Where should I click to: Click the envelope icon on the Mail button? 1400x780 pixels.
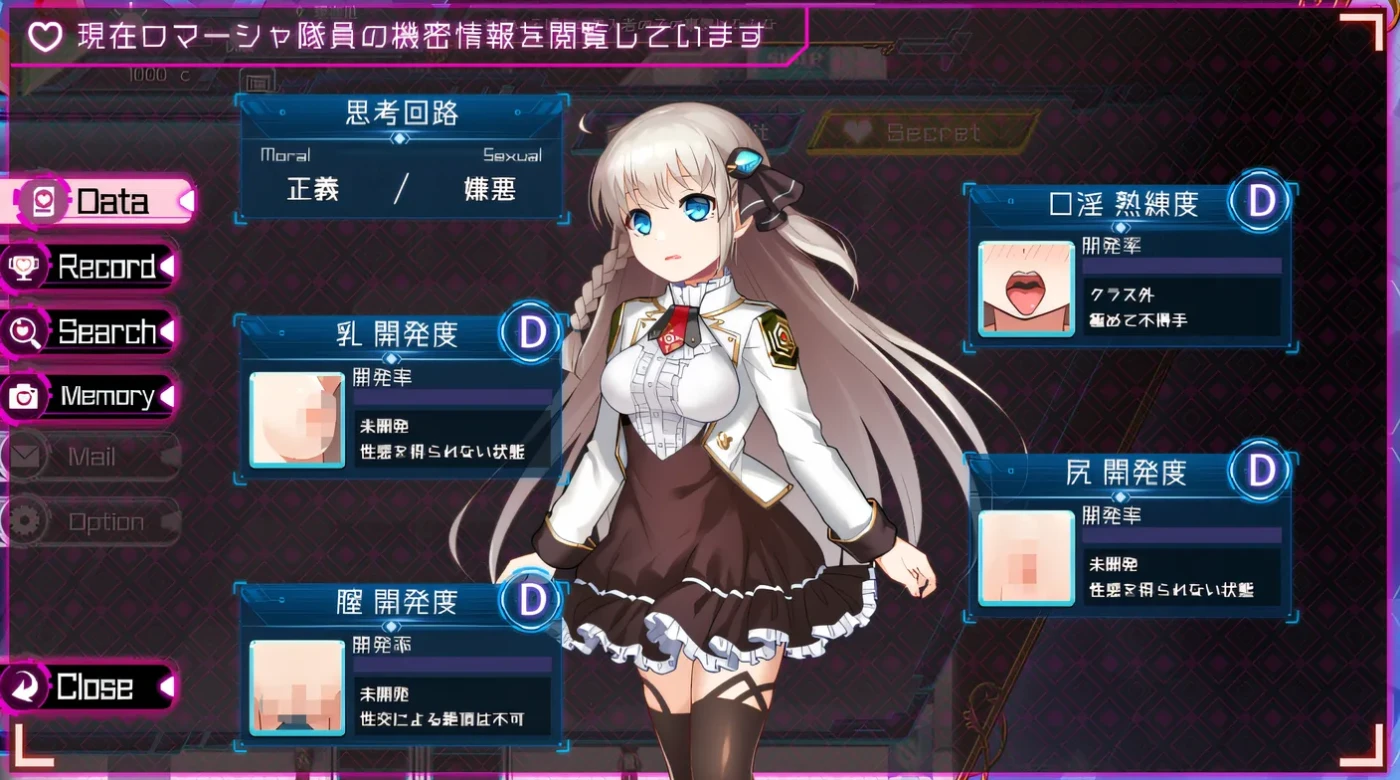(27, 457)
